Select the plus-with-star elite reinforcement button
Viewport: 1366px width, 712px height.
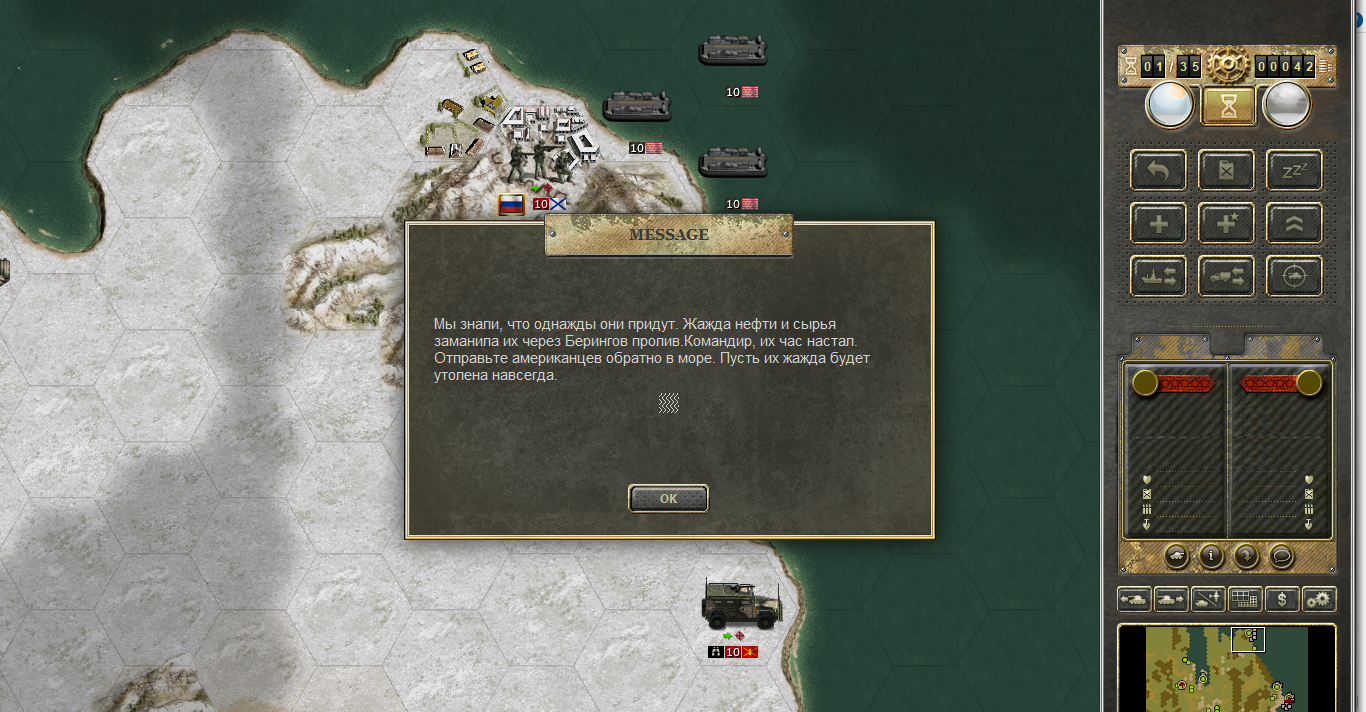click(x=1226, y=223)
